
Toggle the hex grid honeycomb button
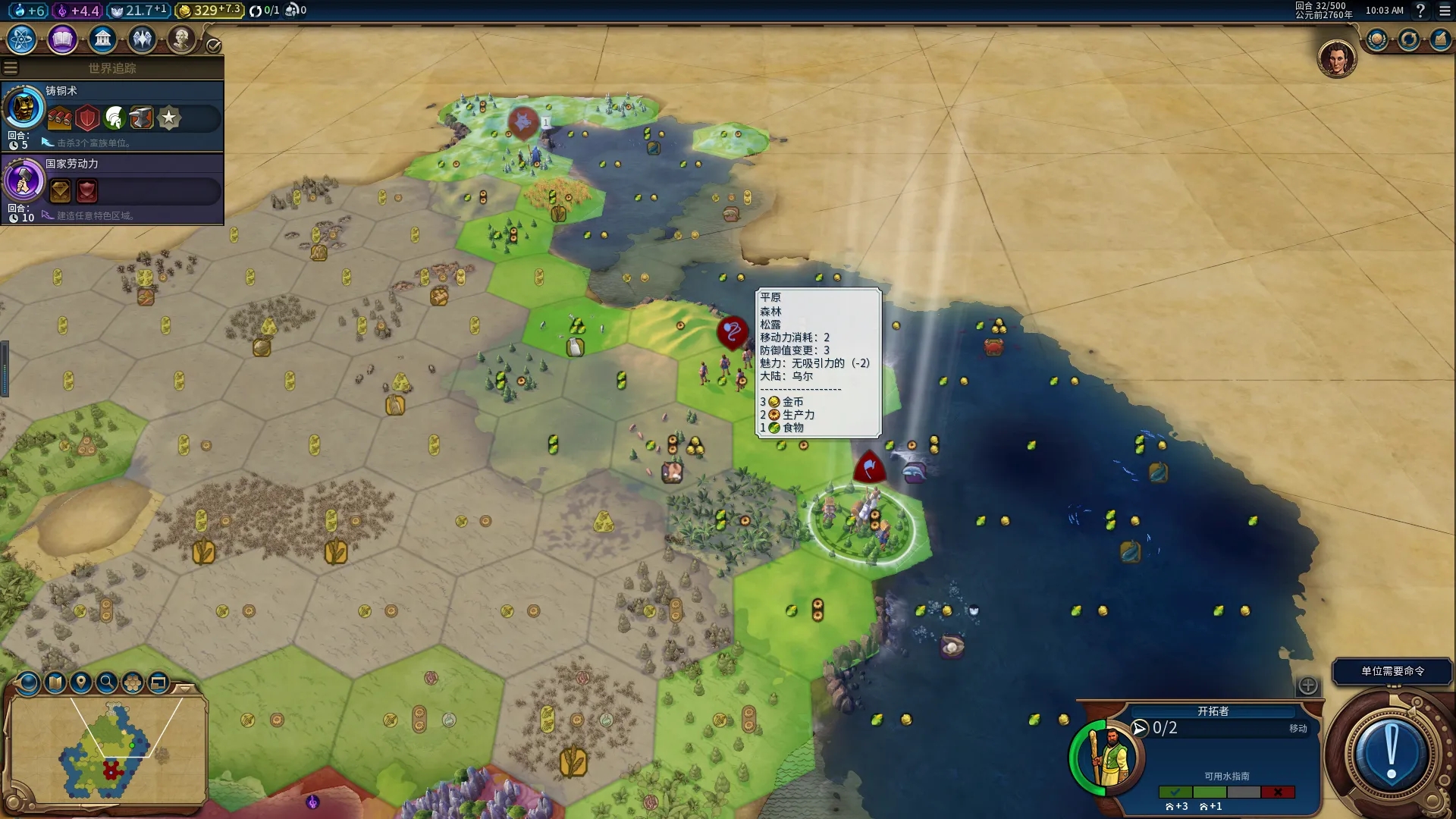coord(133,682)
